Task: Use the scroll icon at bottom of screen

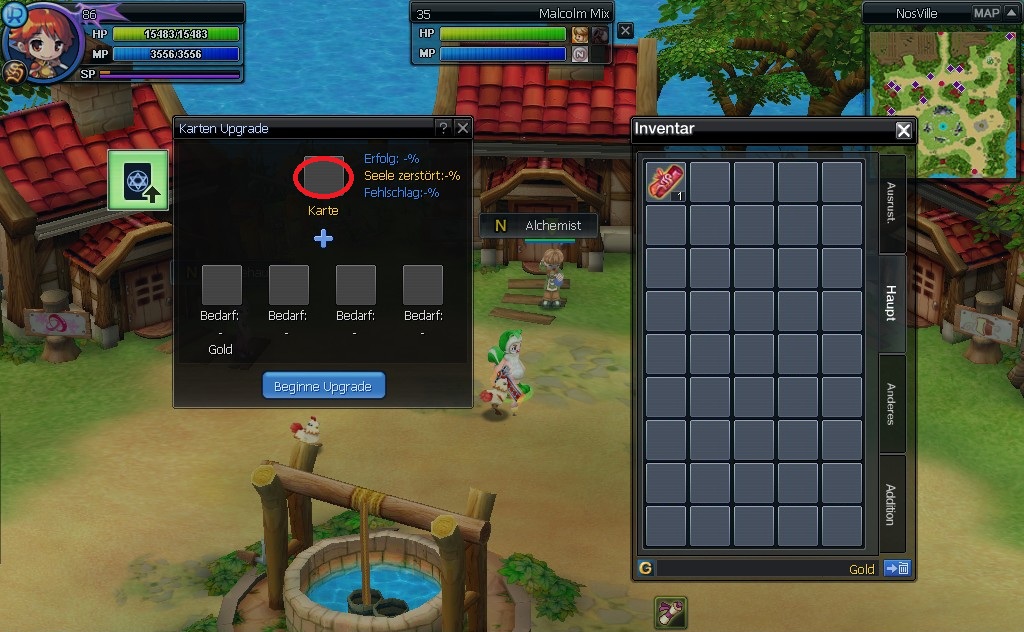Action: [x=670, y=612]
